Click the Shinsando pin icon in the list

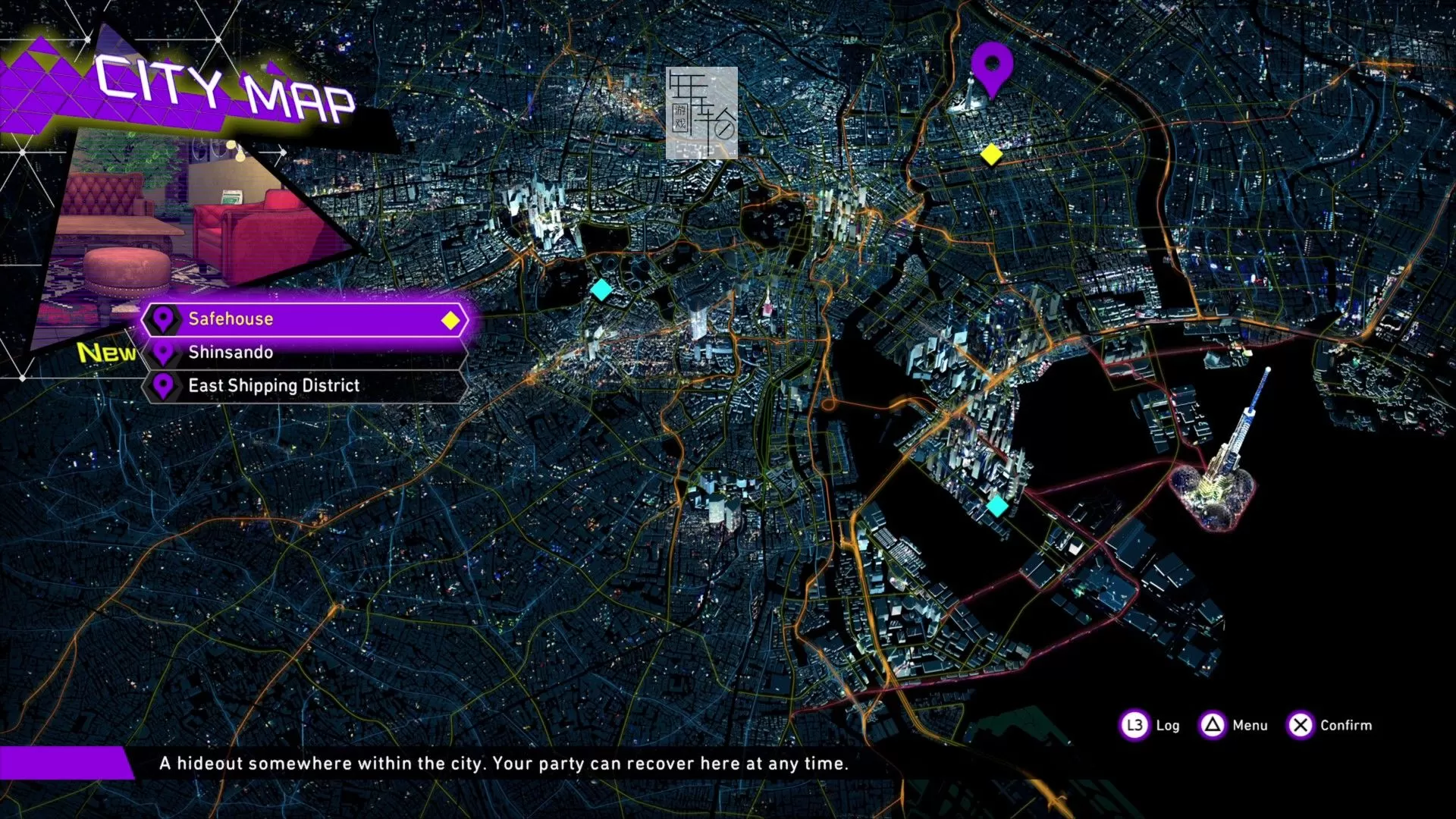pyautogui.click(x=162, y=352)
